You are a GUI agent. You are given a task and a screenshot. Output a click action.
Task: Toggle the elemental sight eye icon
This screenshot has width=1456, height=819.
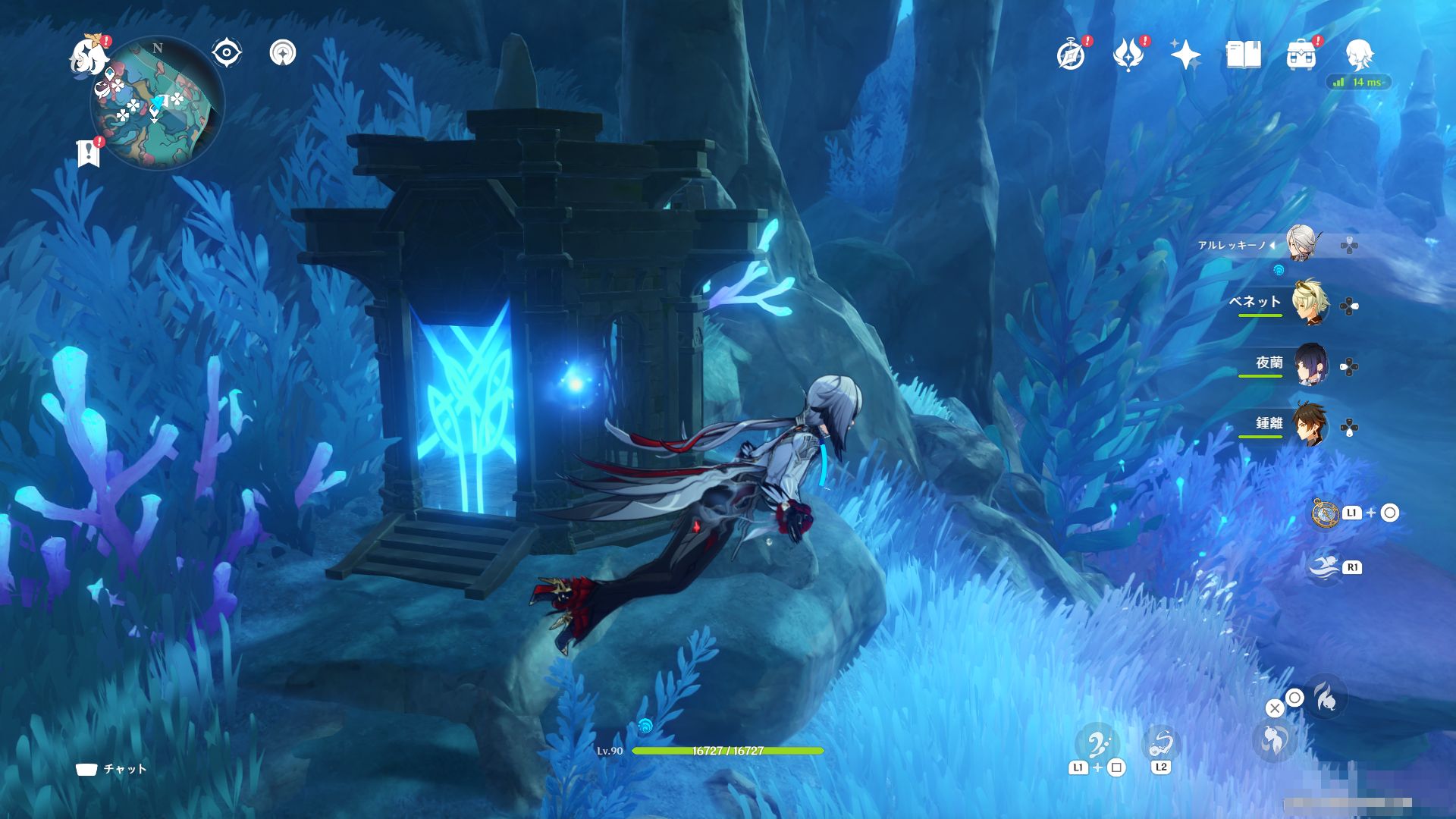(226, 53)
